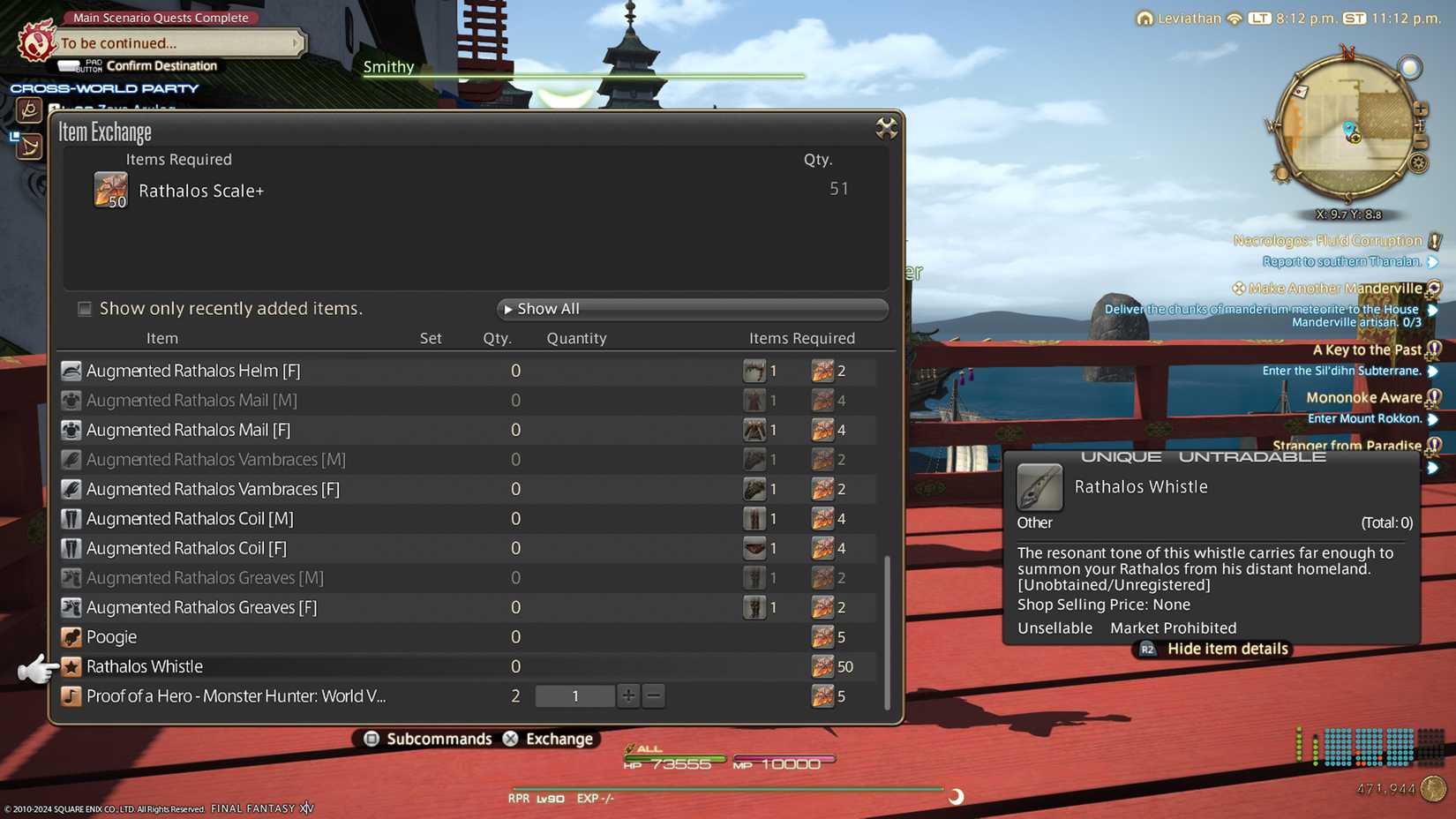This screenshot has width=1456, height=819.
Task: Click the Rathalos Scale+ item icon
Action: pyautogui.click(x=109, y=190)
